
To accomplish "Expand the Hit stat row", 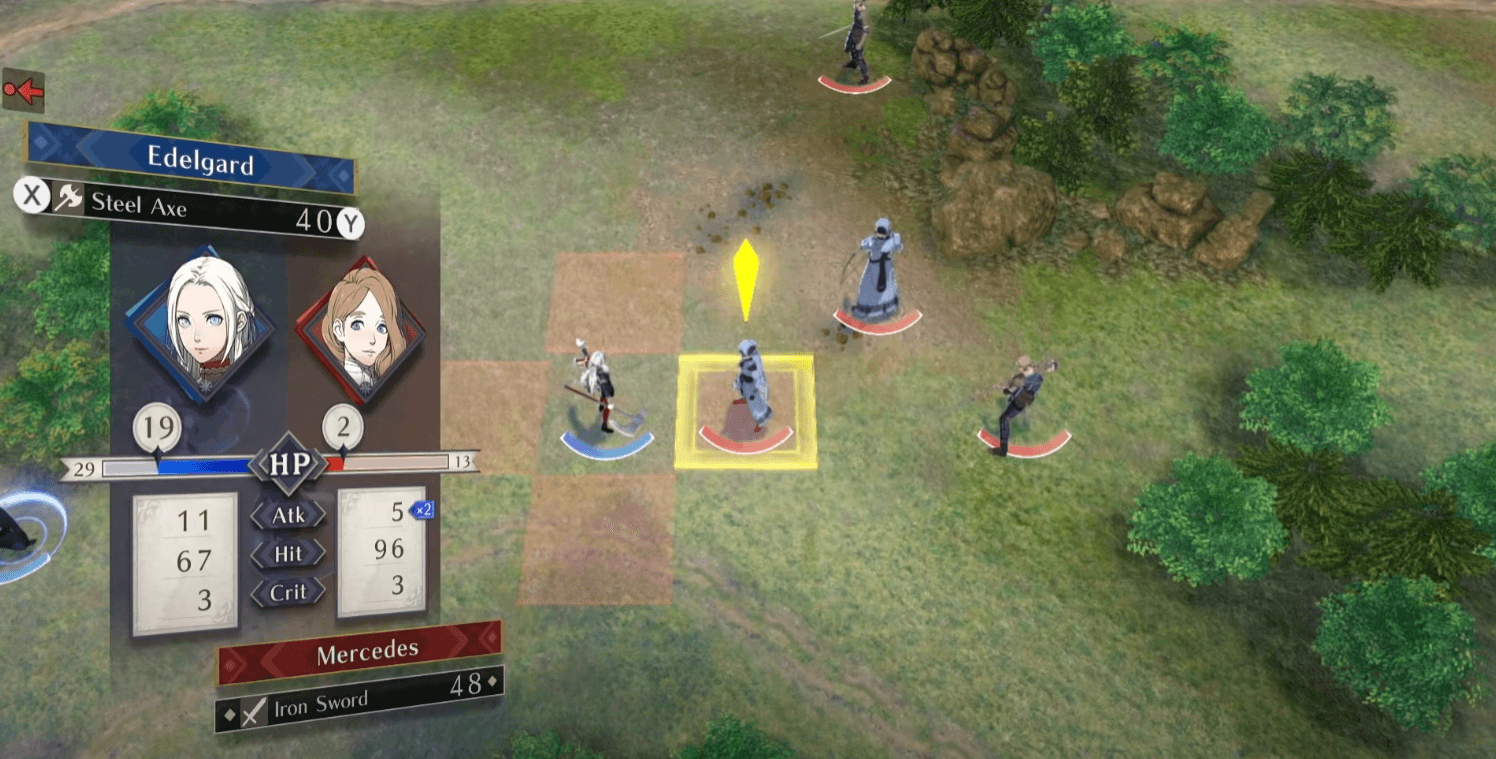I will point(288,553).
